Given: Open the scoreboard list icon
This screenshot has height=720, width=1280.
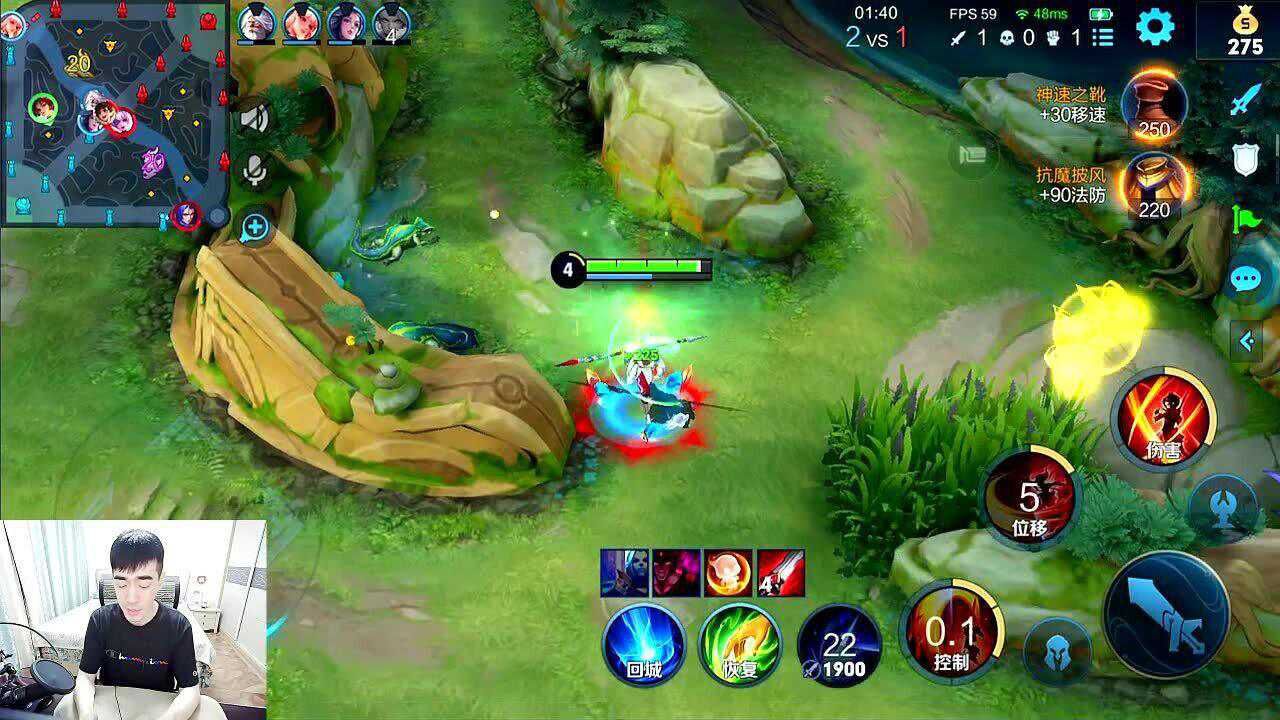Looking at the screenshot, I should 1102,38.
